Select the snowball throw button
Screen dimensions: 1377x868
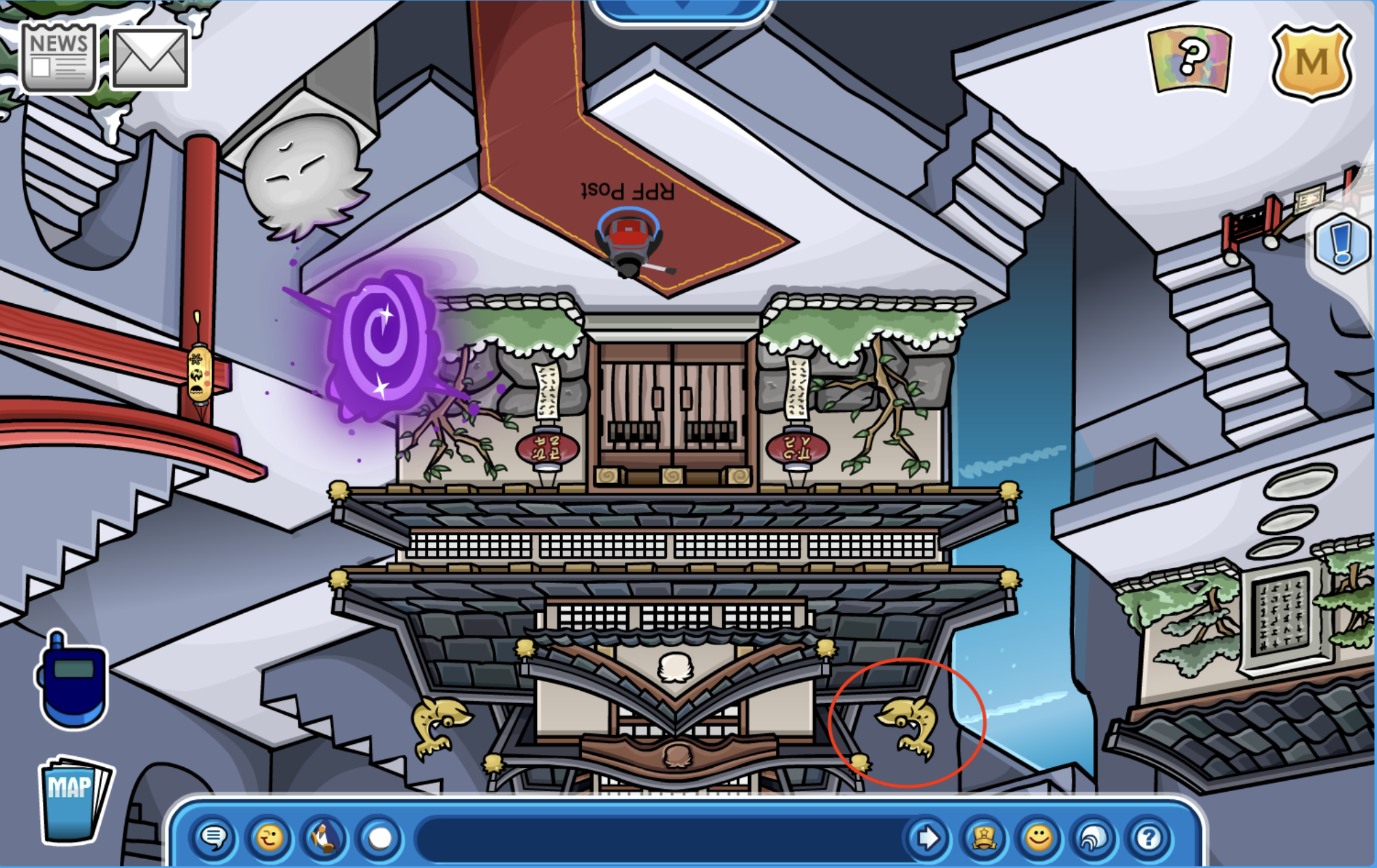(x=380, y=837)
